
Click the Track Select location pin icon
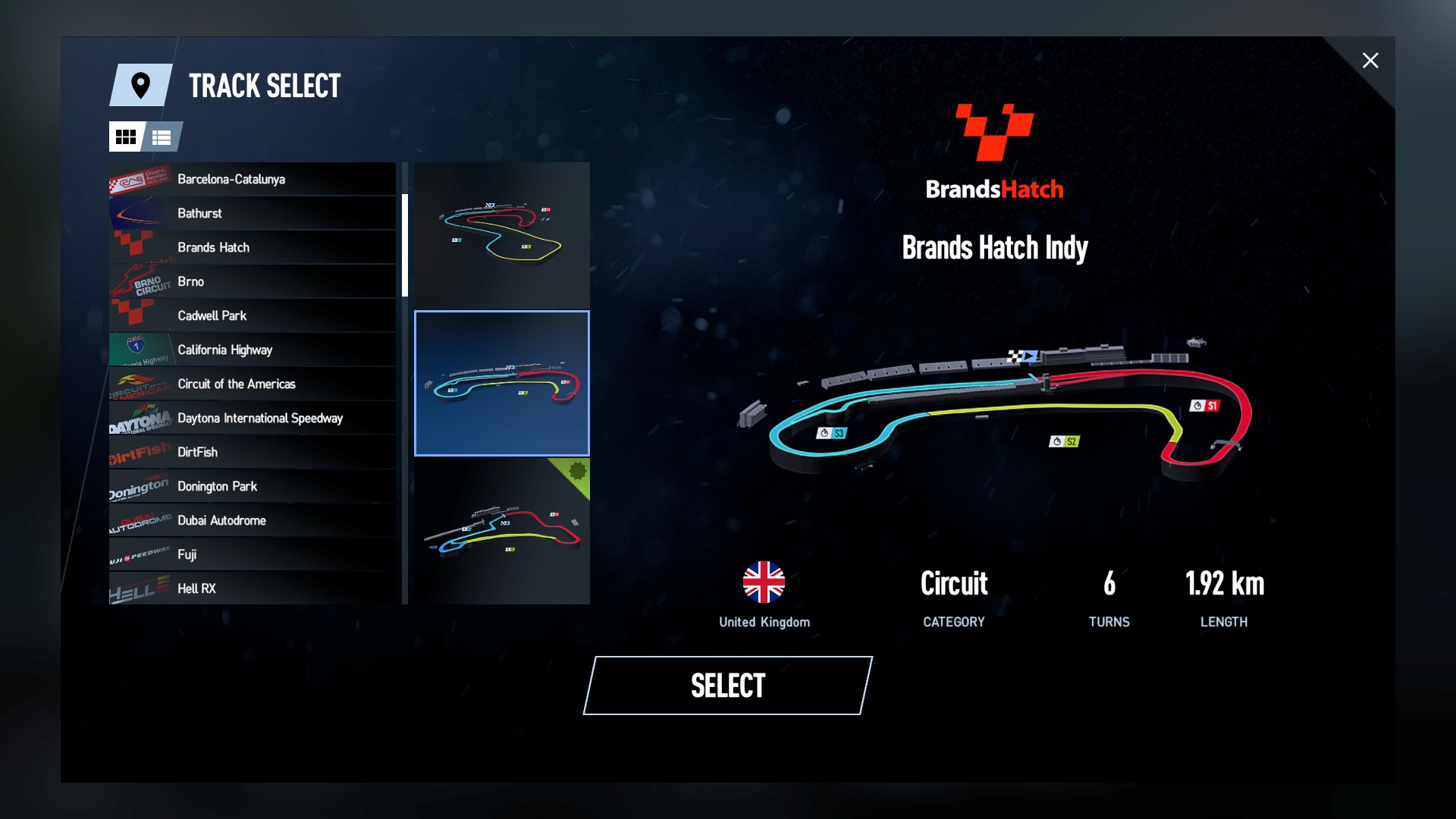tap(140, 86)
